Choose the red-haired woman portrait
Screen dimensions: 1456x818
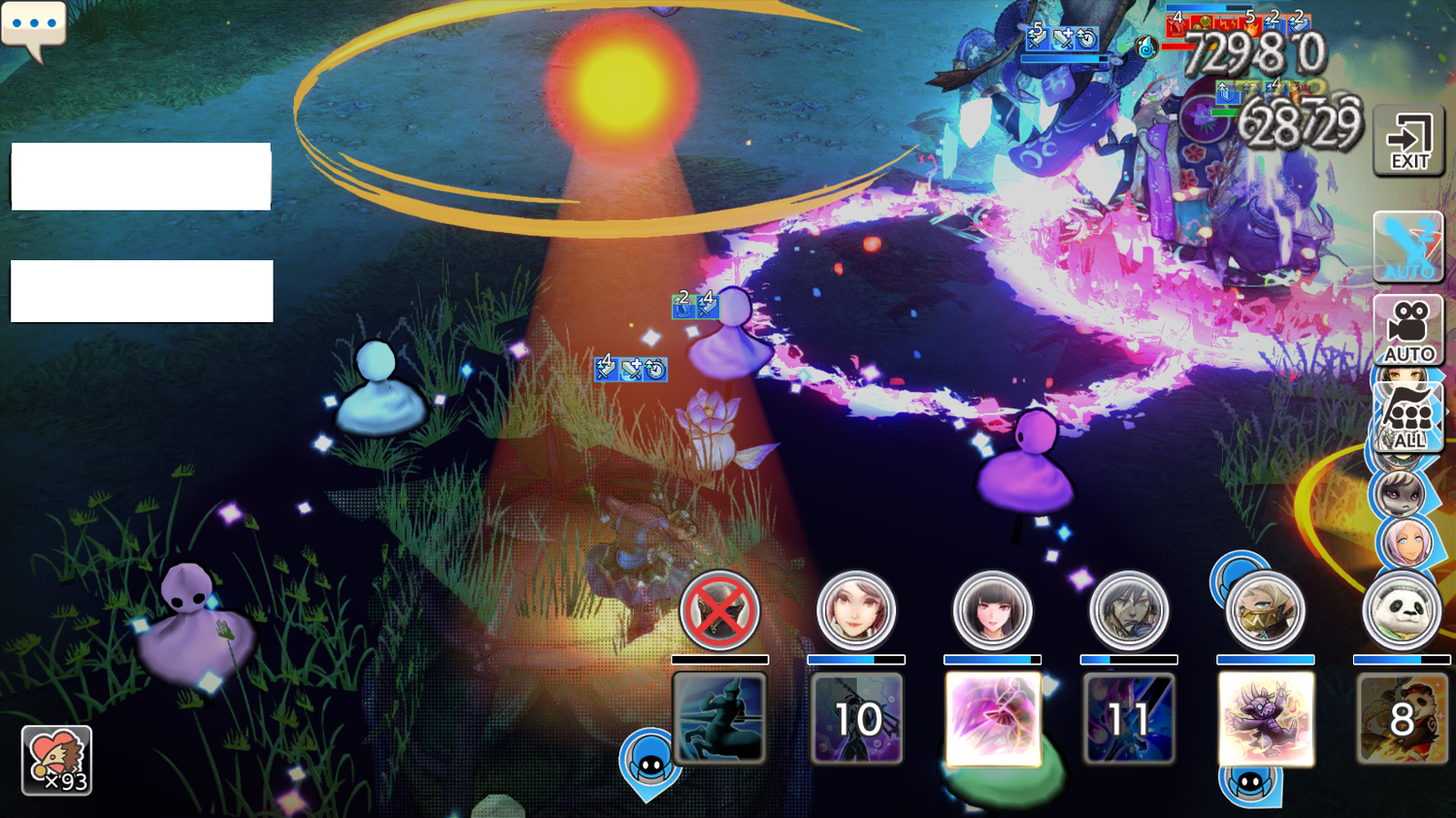tap(856, 610)
